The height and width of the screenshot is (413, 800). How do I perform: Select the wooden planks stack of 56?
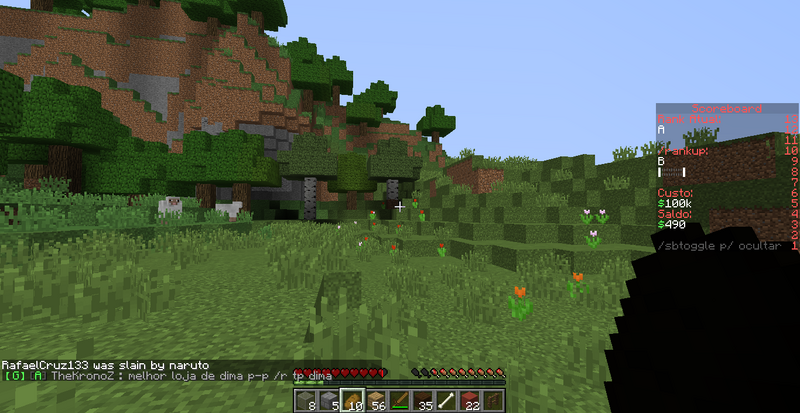(376, 400)
